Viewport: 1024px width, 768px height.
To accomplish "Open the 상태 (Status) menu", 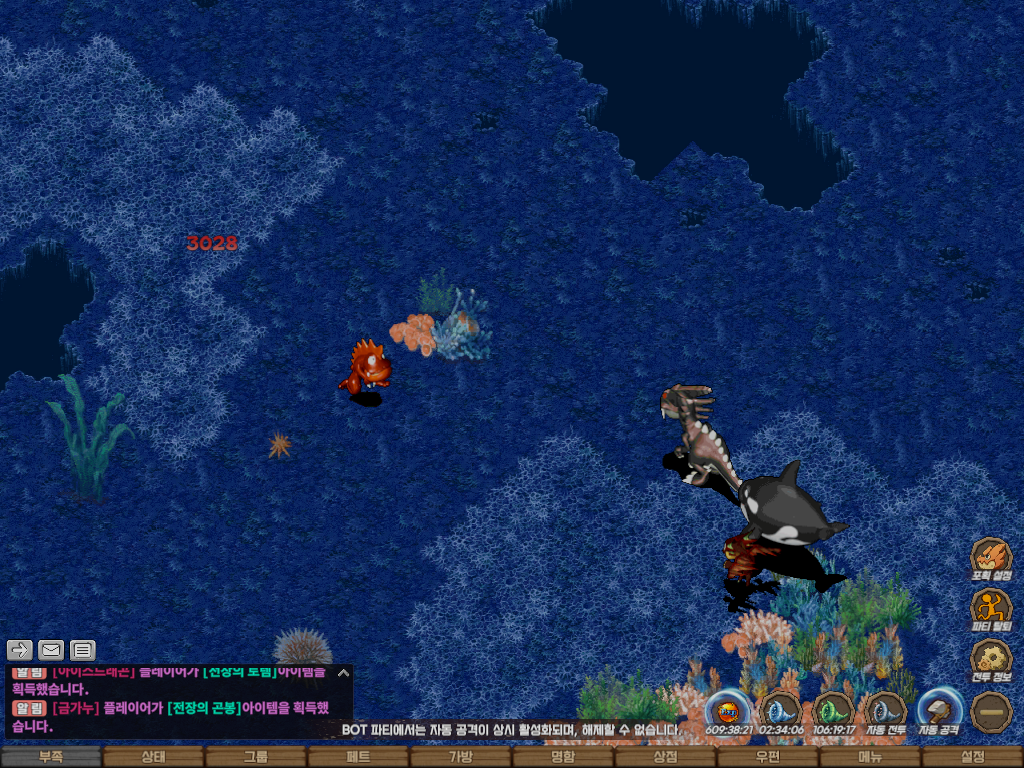I will click(x=153, y=757).
